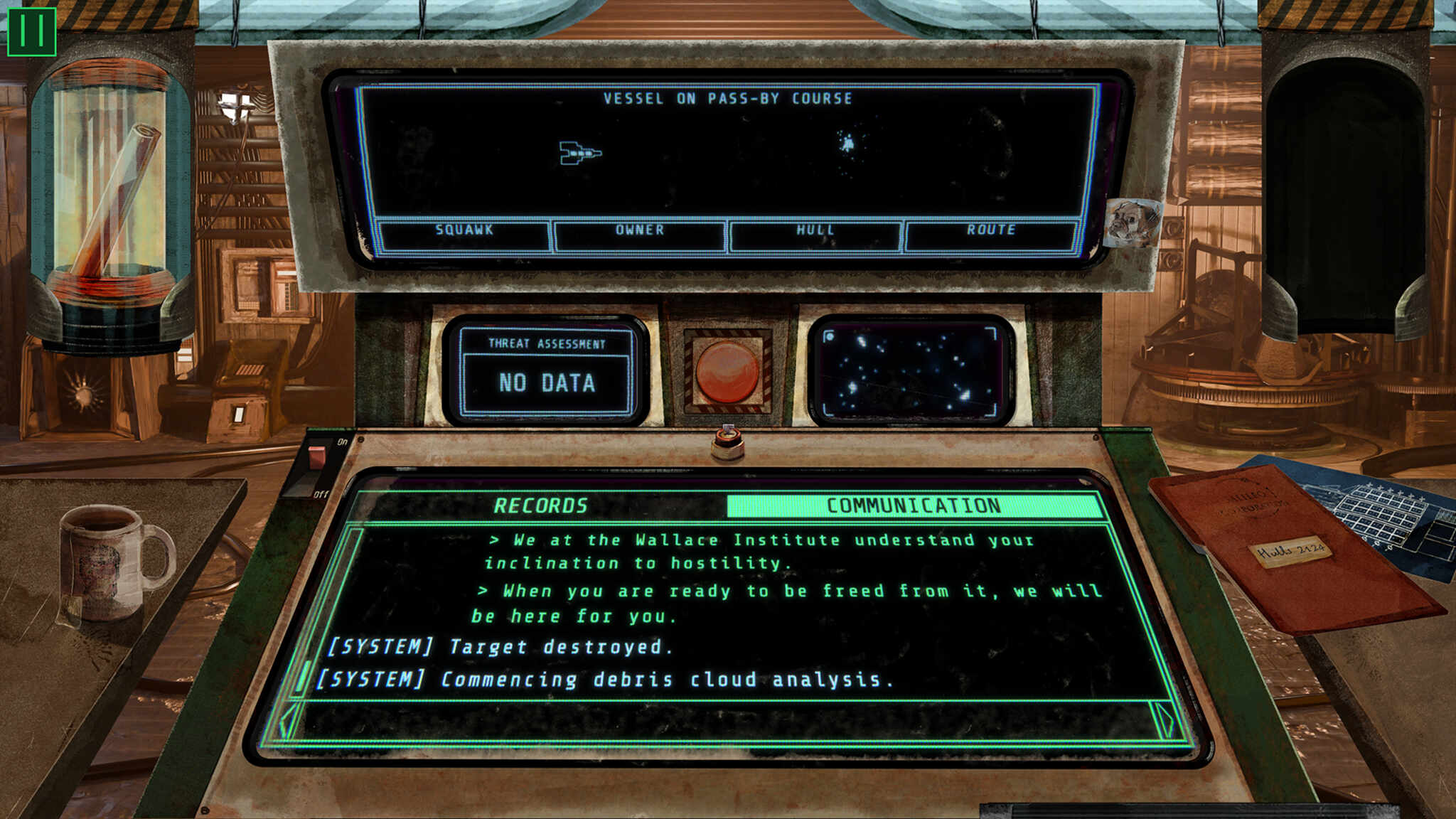Pause the game with the green button

[31, 31]
